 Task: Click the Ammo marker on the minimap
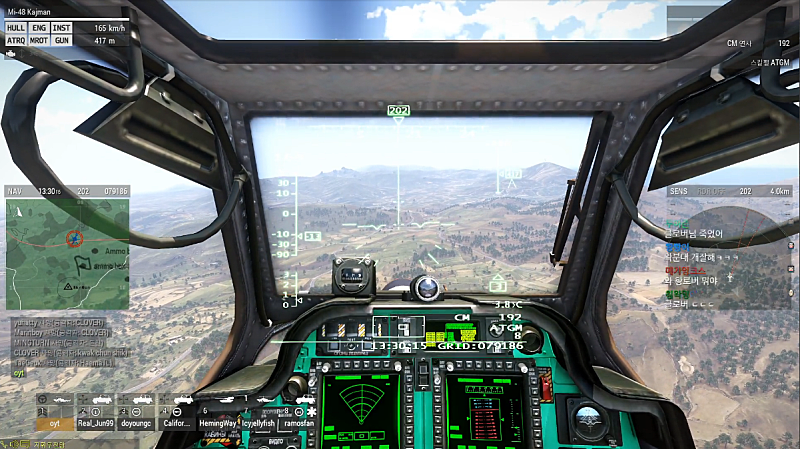(x=115, y=251)
